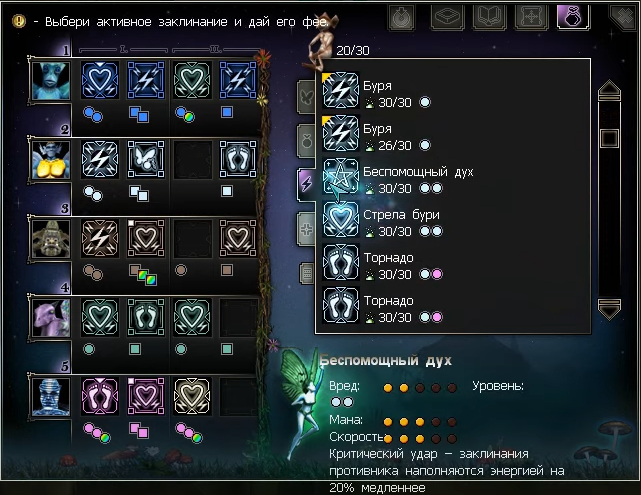This screenshot has height=495, width=641.
Task: Select the Буря spell with 30/30 charge
Action: point(341,90)
